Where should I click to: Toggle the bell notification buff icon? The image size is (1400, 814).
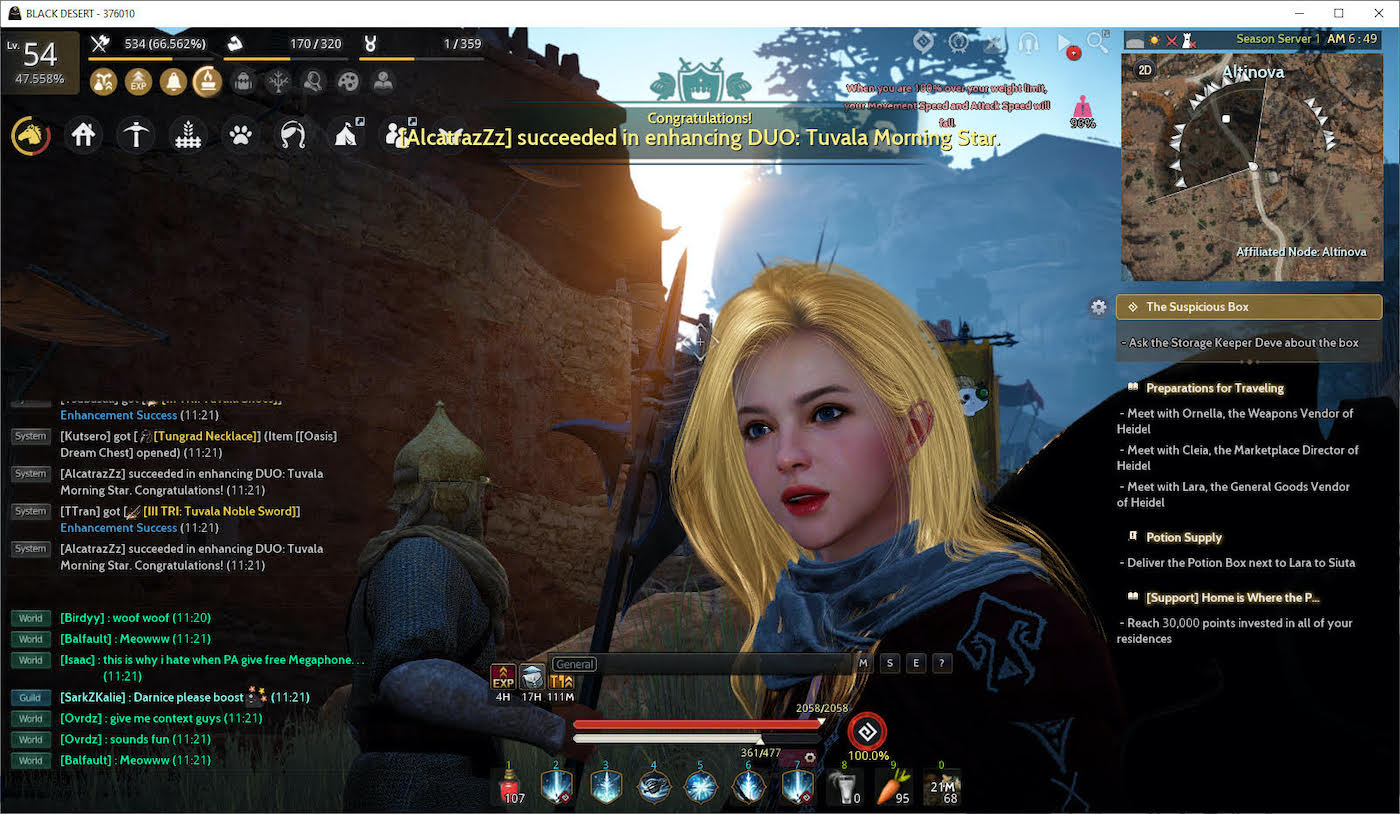173,82
